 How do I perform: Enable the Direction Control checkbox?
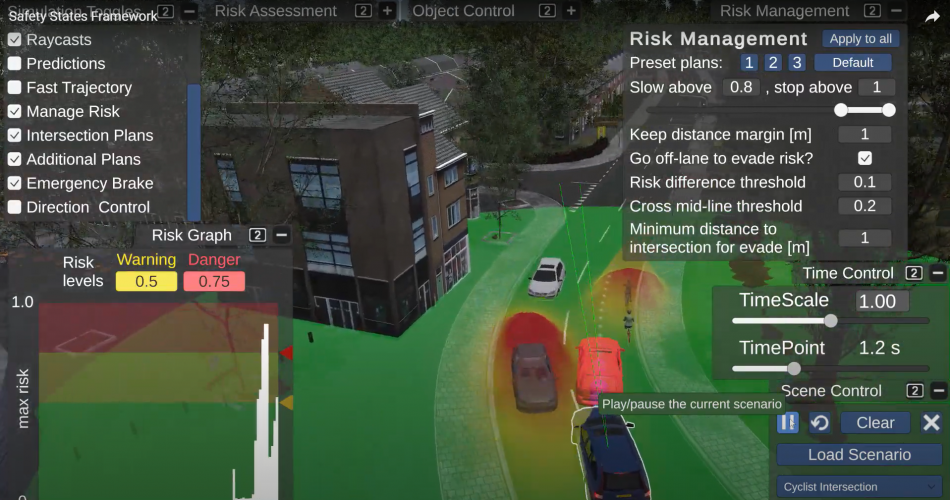[15, 208]
